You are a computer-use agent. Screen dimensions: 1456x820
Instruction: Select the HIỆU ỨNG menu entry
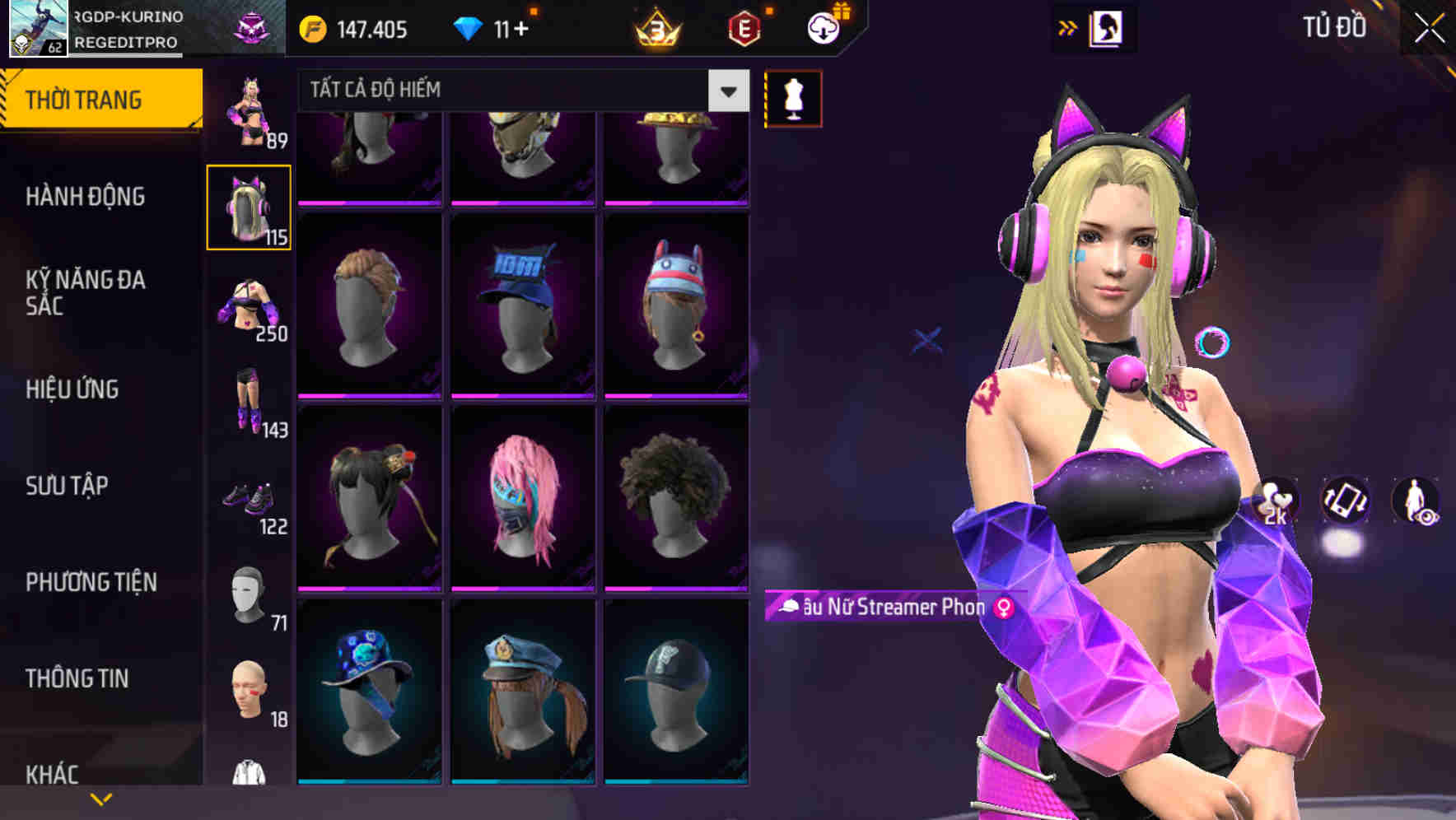pyautogui.click(x=74, y=389)
